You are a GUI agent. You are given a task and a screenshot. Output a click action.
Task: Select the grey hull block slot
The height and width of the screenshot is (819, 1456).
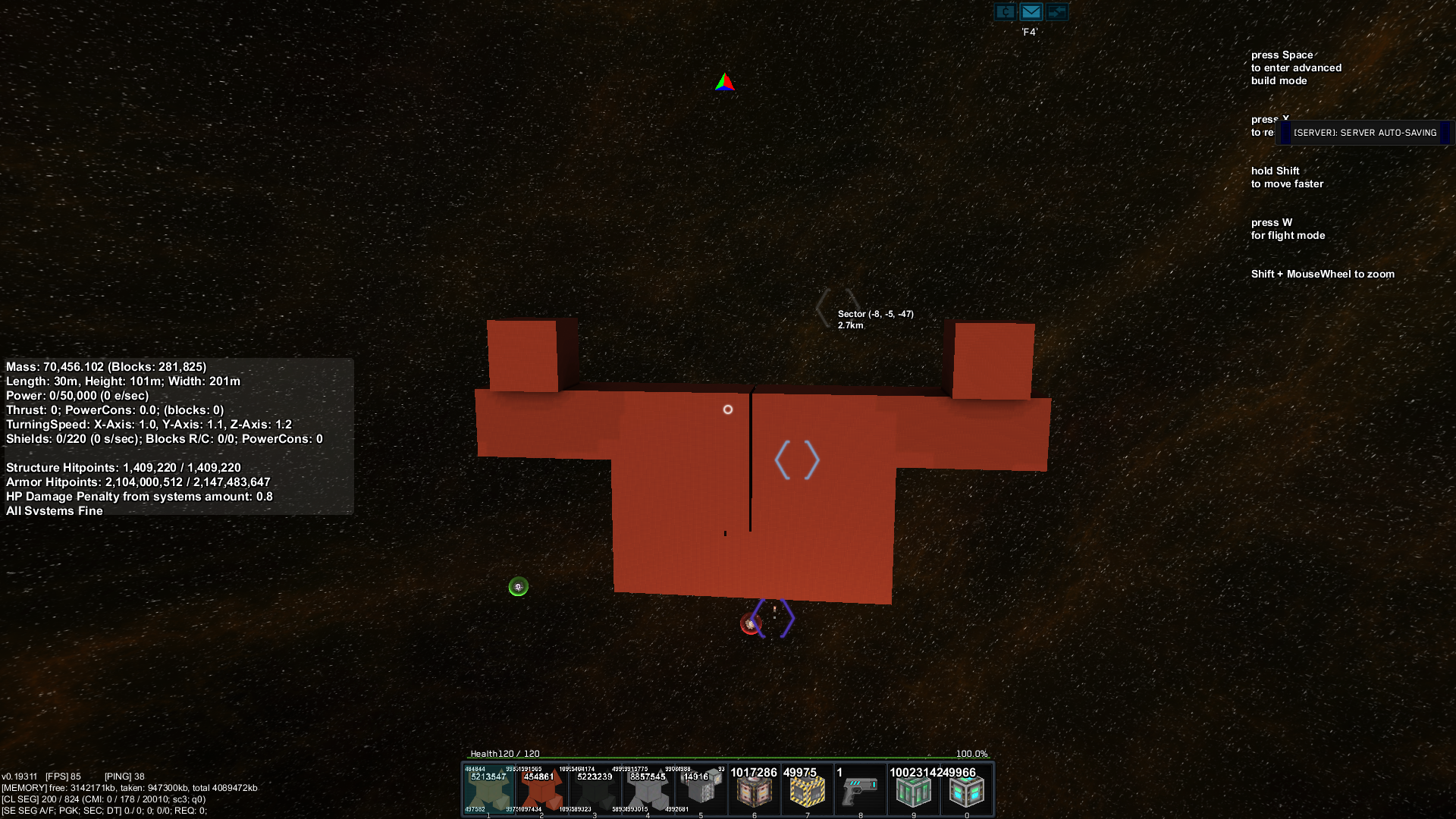coord(648,790)
